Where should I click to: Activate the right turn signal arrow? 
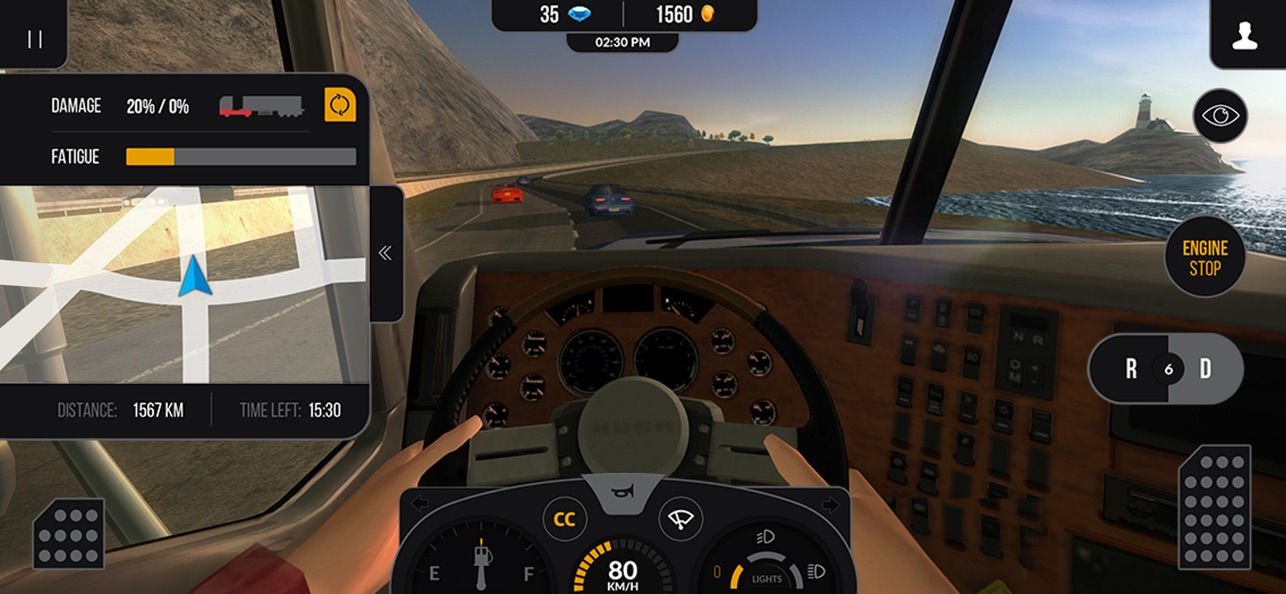[x=829, y=503]
